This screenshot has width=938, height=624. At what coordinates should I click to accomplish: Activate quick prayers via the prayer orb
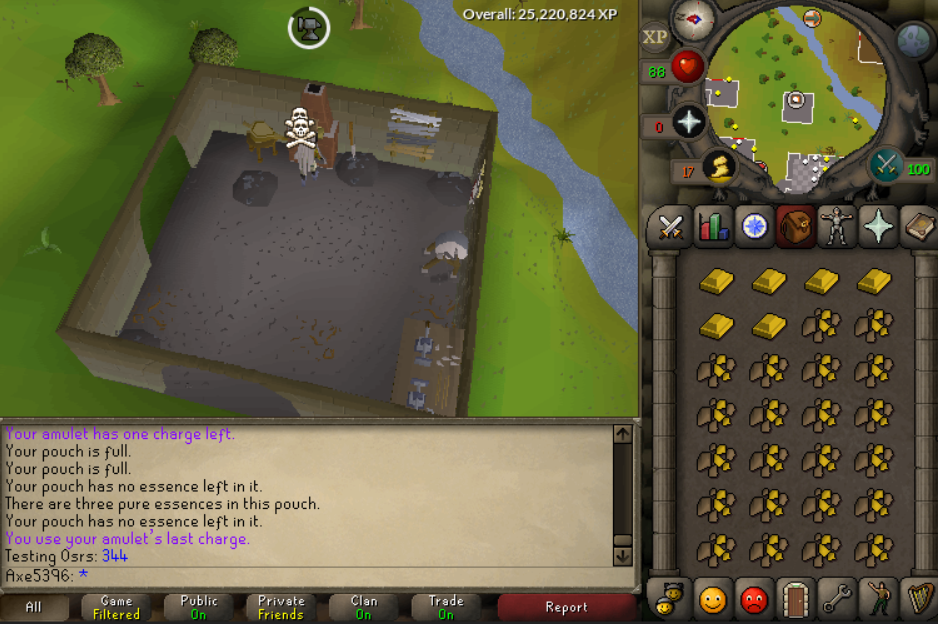[x=688, y=122]
